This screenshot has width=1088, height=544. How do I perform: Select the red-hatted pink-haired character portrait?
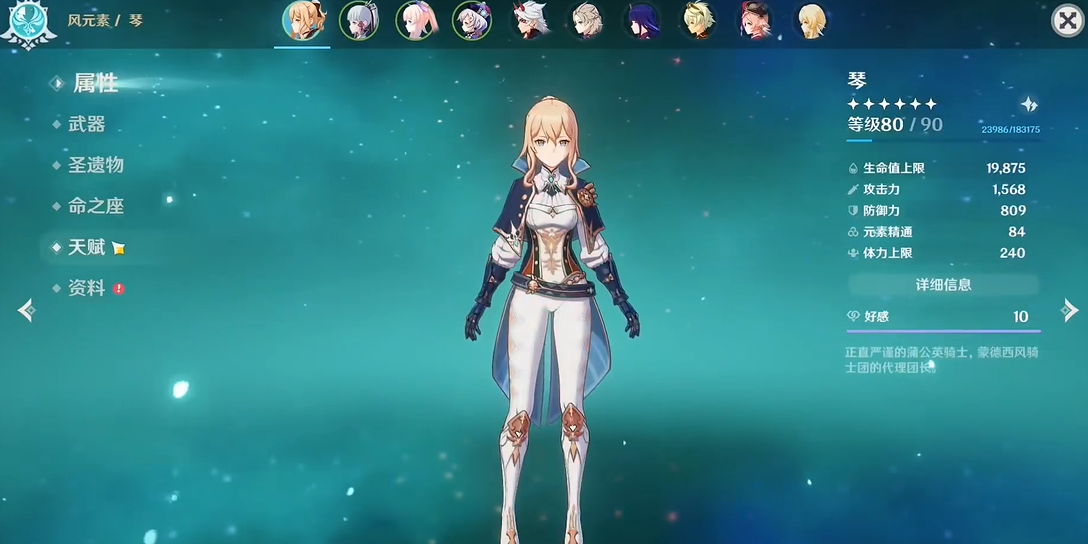point(755,20)
